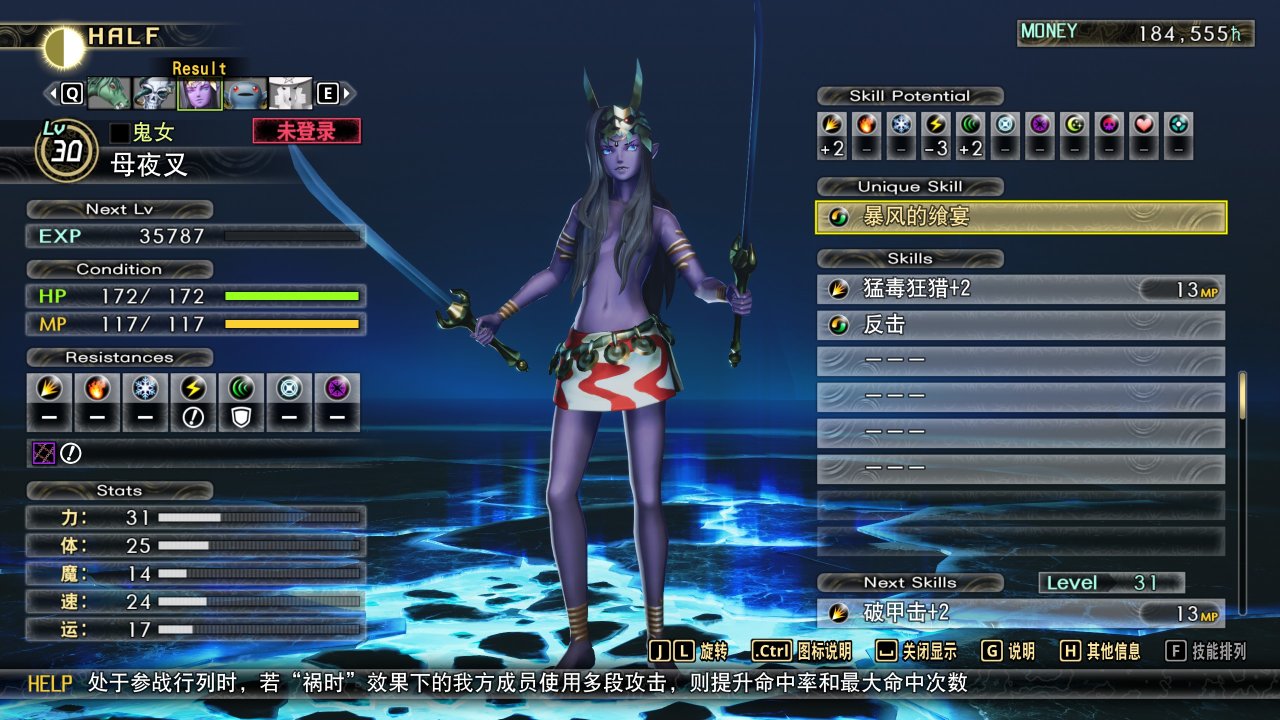Viewport: 1280px width, 720px height.
Task: Select the white figure demon portrait
Action: pyautogui.click(x=290, y=94)
